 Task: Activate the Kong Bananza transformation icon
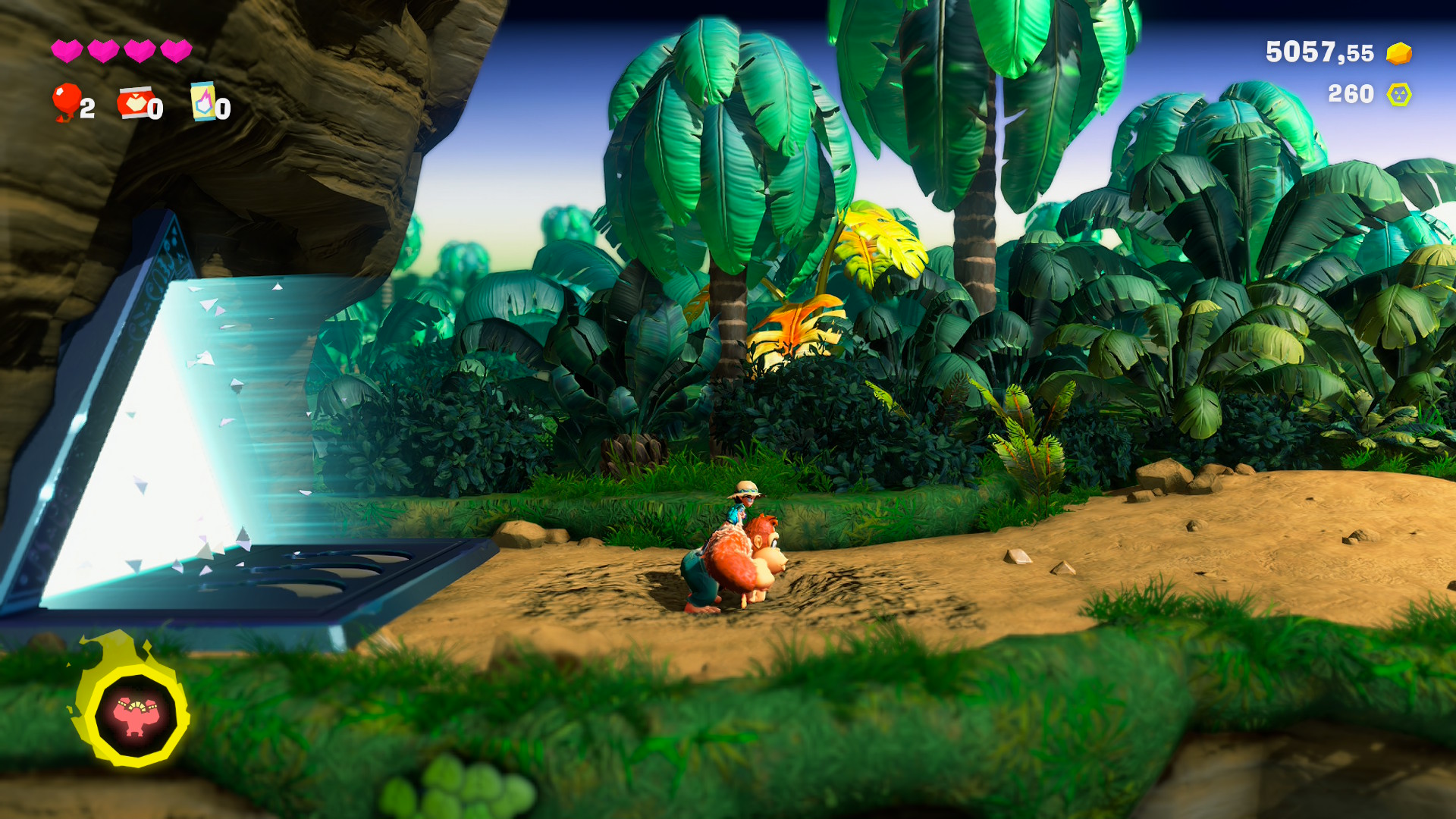135,715
